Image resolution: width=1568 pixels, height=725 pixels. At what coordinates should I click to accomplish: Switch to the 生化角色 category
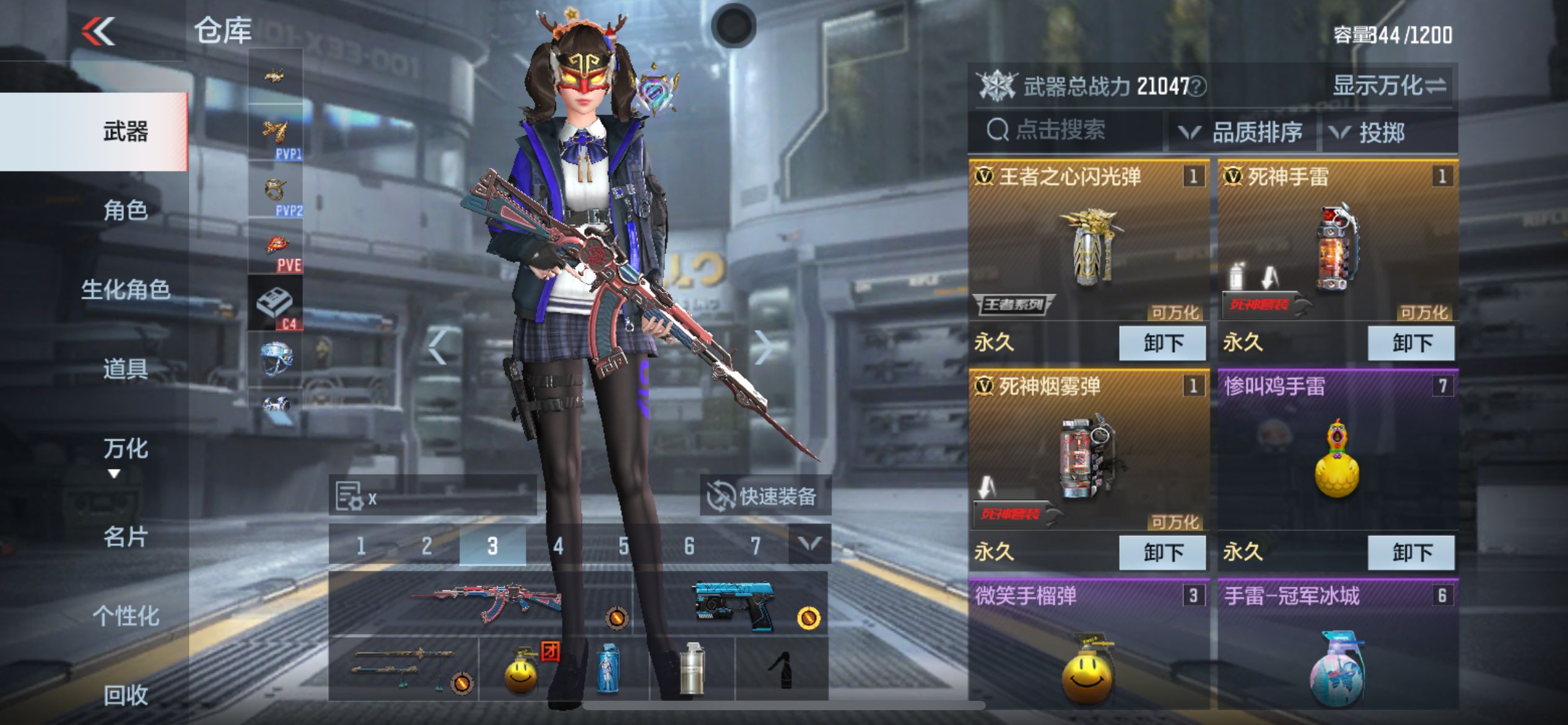click(x=125, y=289)
